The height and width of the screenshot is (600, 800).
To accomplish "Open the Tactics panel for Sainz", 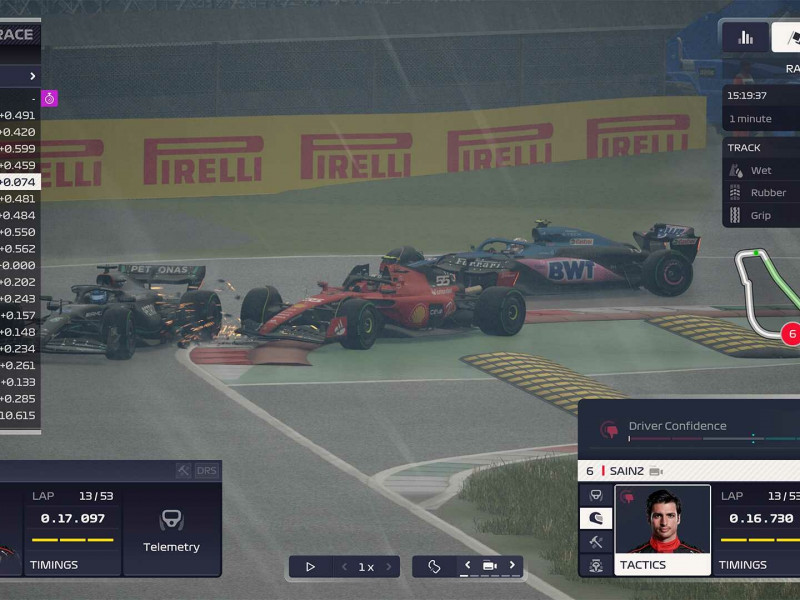I will point(662,565).
